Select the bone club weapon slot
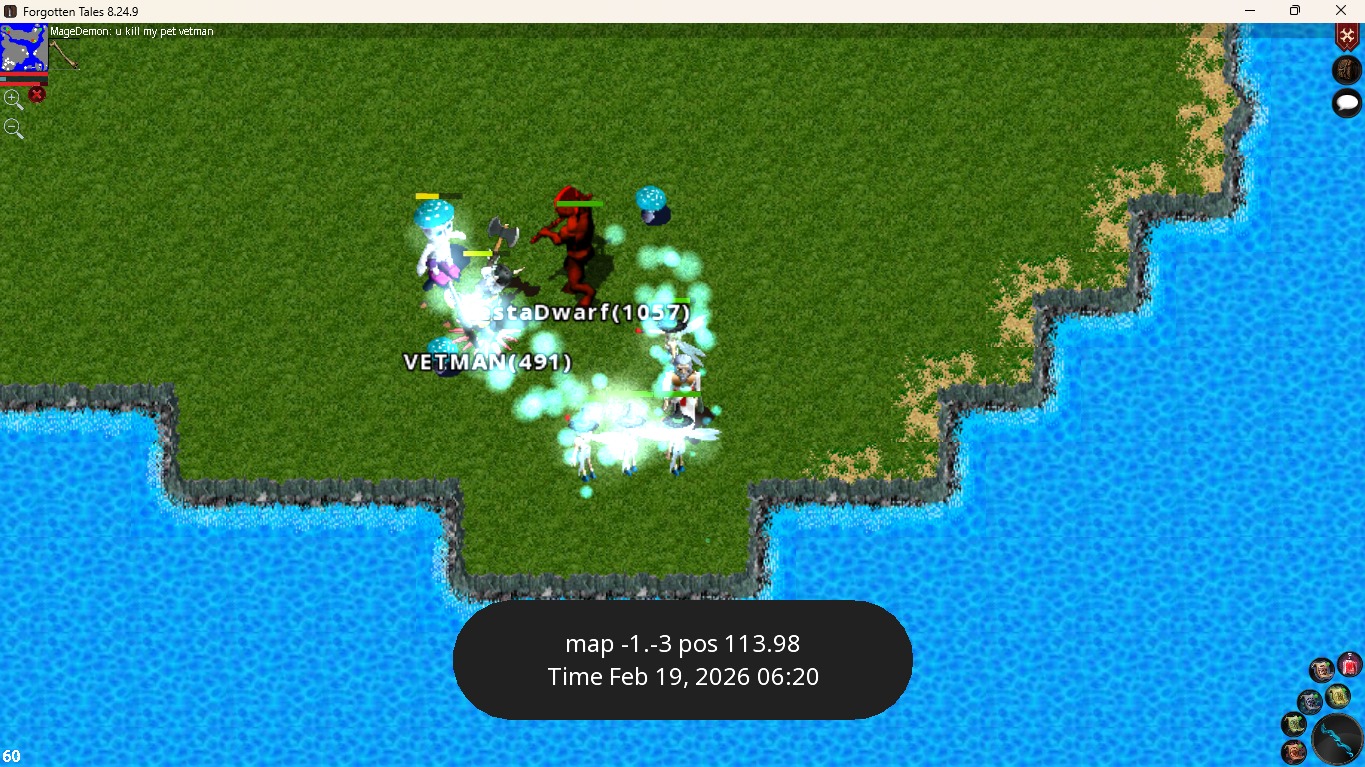1365x767 pixels. pyautogui.click(x=65, y=54)
